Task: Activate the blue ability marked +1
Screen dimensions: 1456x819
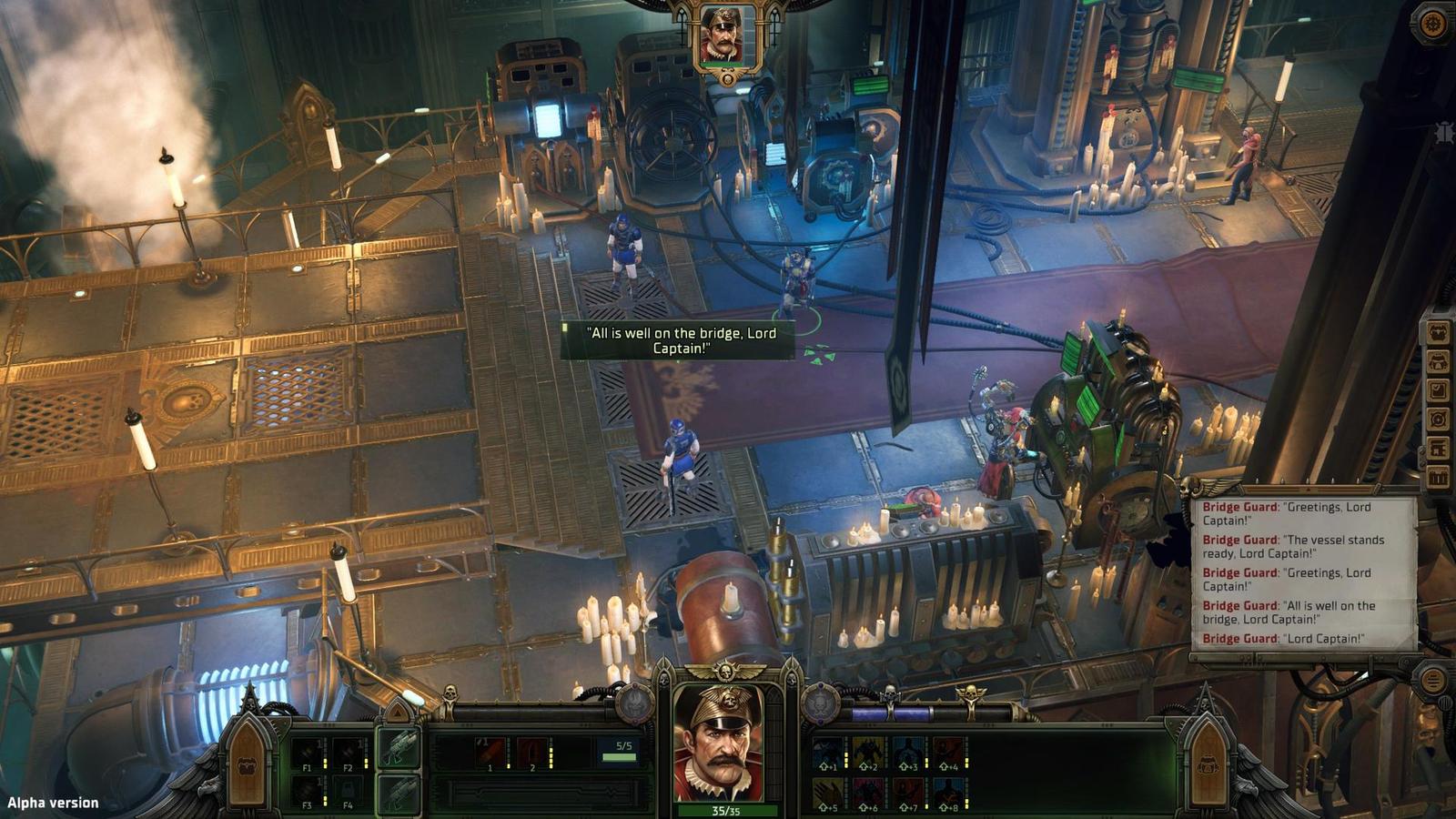Action: click(828, 753)
